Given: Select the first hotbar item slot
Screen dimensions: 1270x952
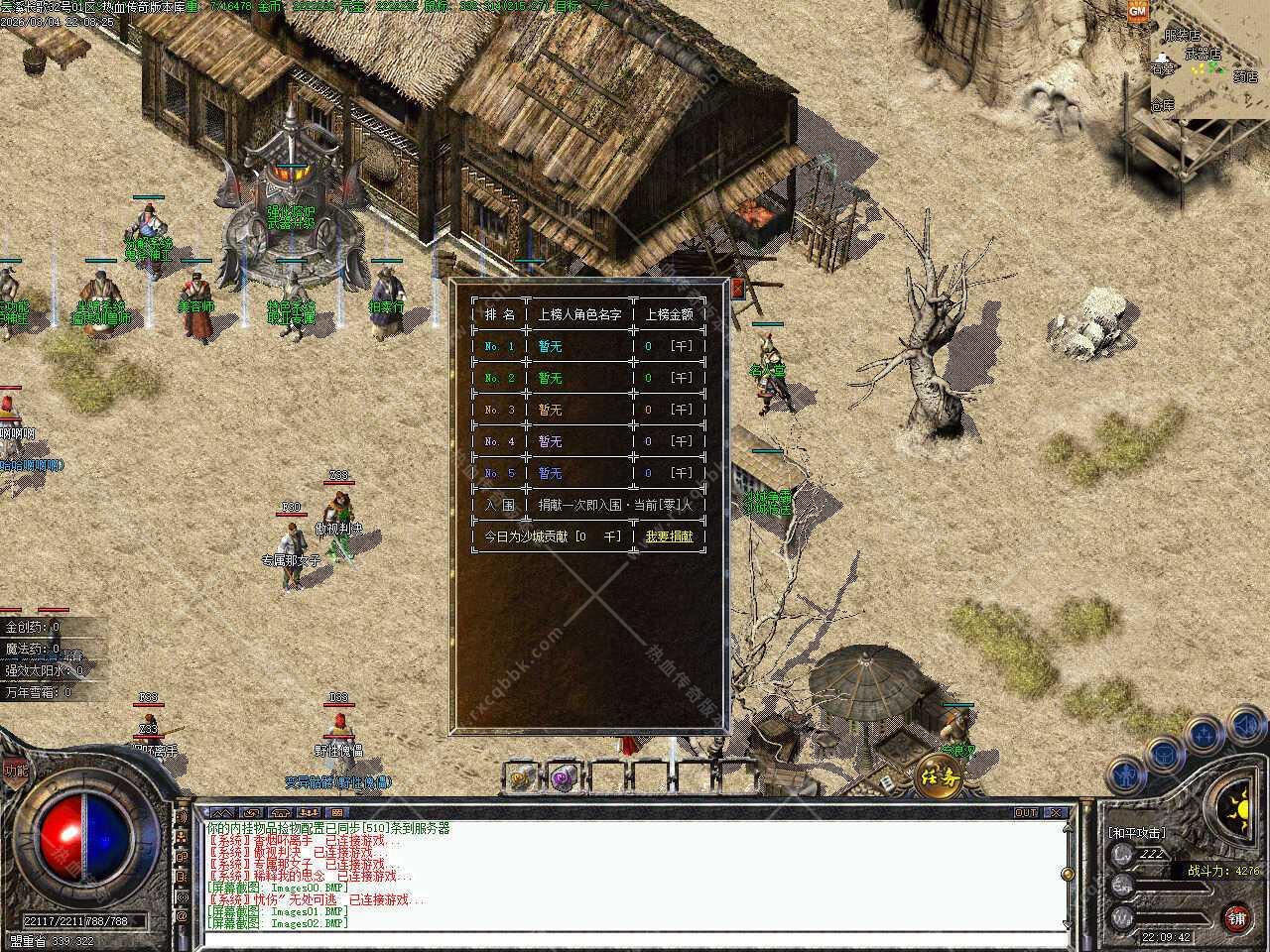Looking at the screenshot, I should pyautogui.click(x=523, y=777).
